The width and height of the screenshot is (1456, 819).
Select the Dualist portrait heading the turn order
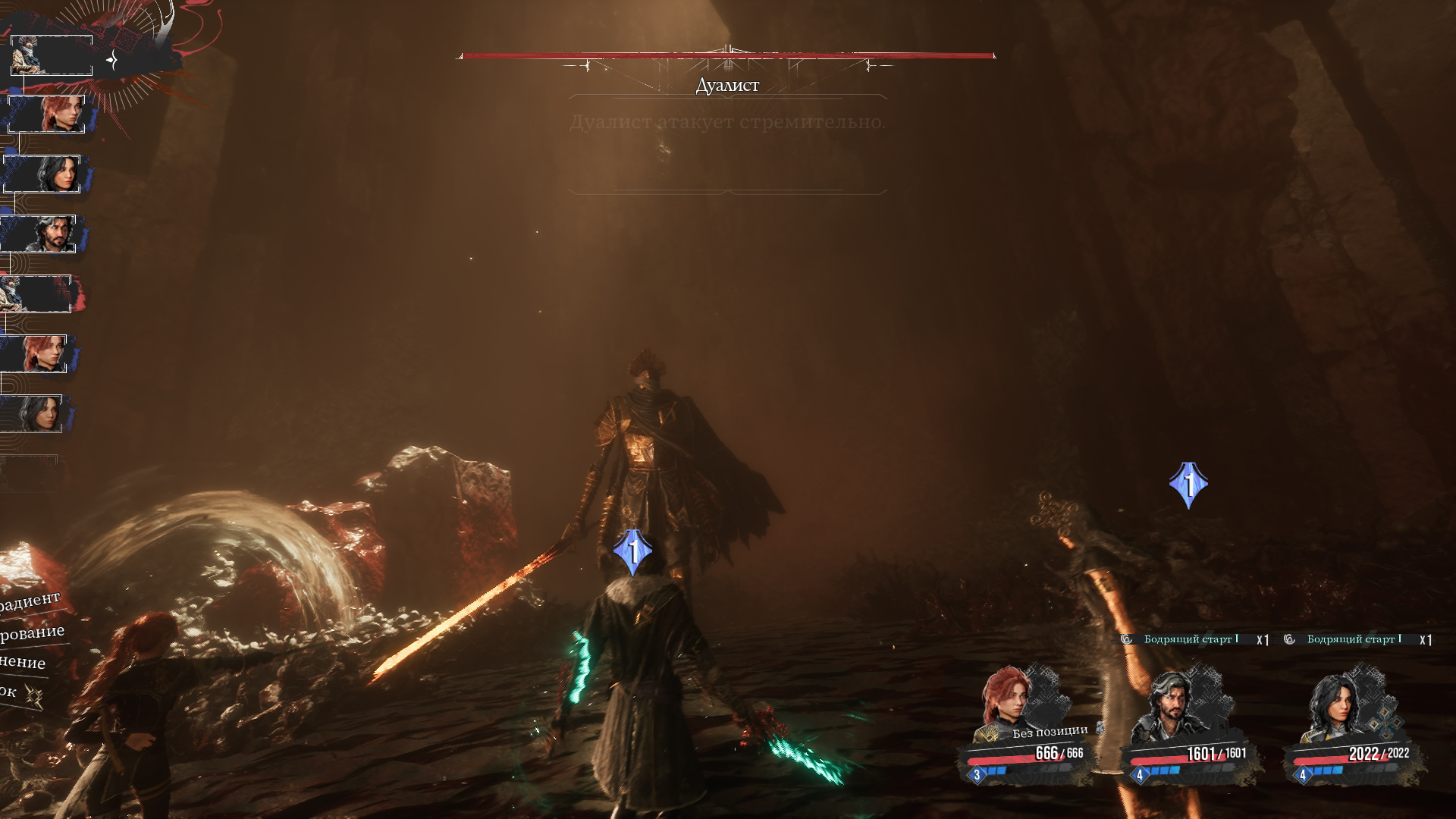[52, 55]
